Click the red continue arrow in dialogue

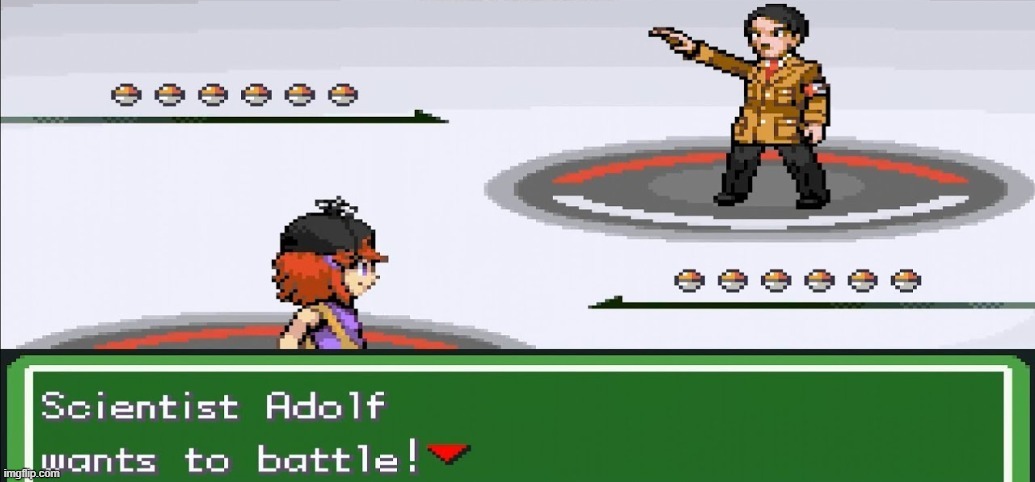click(x=449, y=454)
